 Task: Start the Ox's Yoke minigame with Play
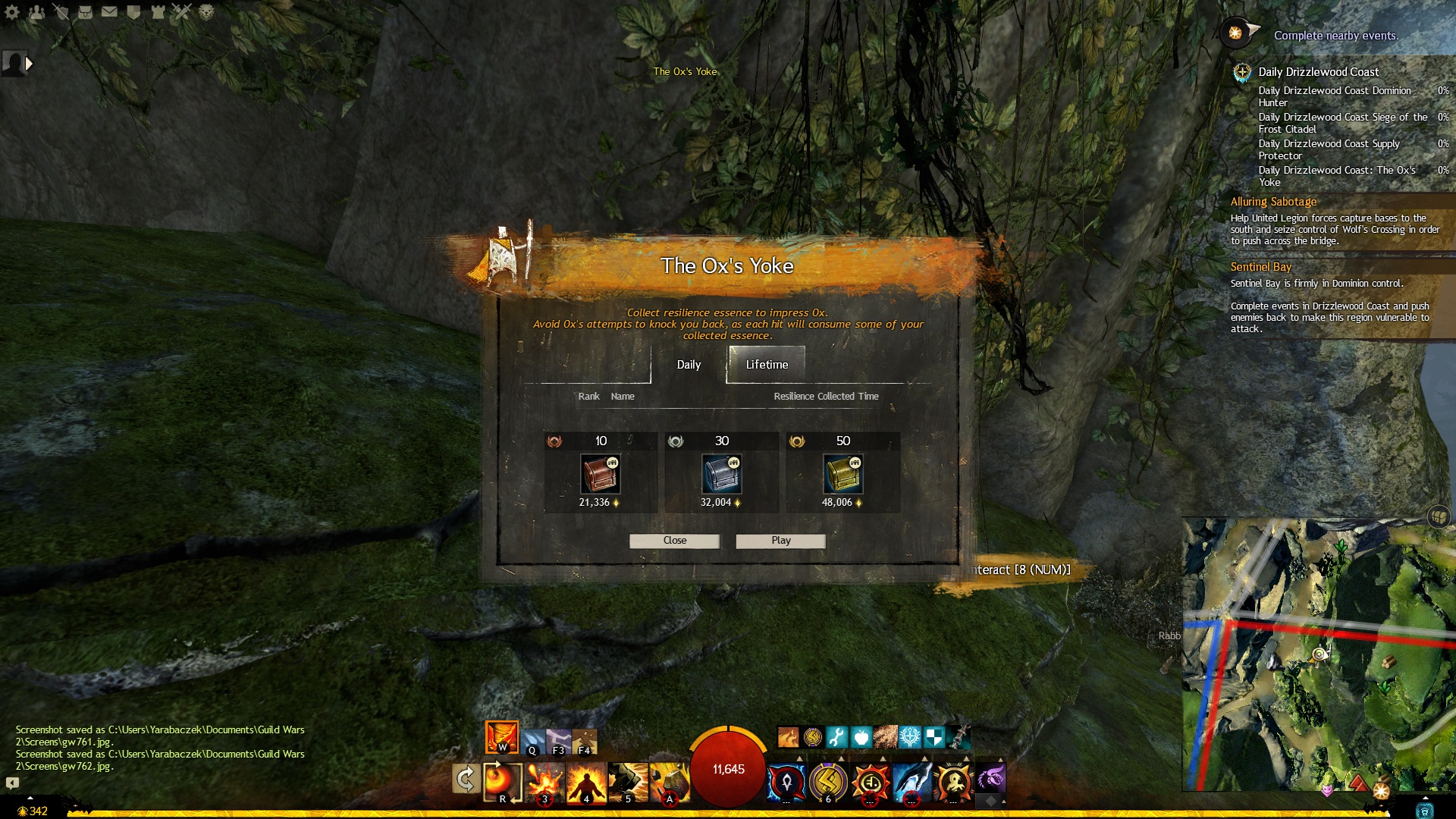(x=780, y=541)
